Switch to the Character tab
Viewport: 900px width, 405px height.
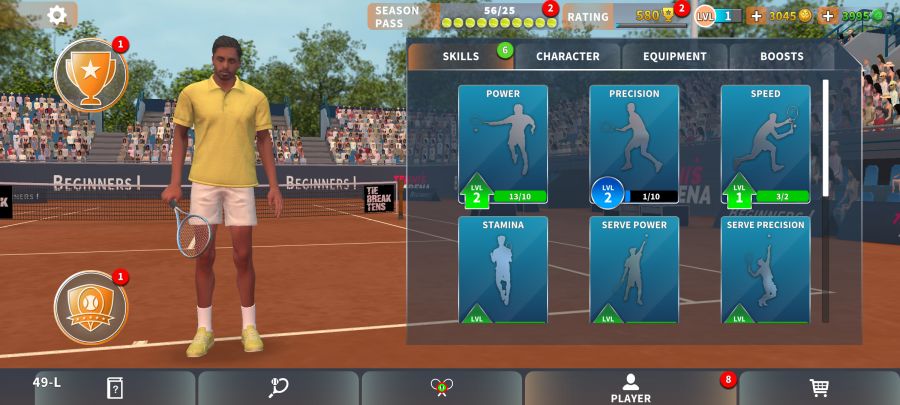[x=567, y=57]
